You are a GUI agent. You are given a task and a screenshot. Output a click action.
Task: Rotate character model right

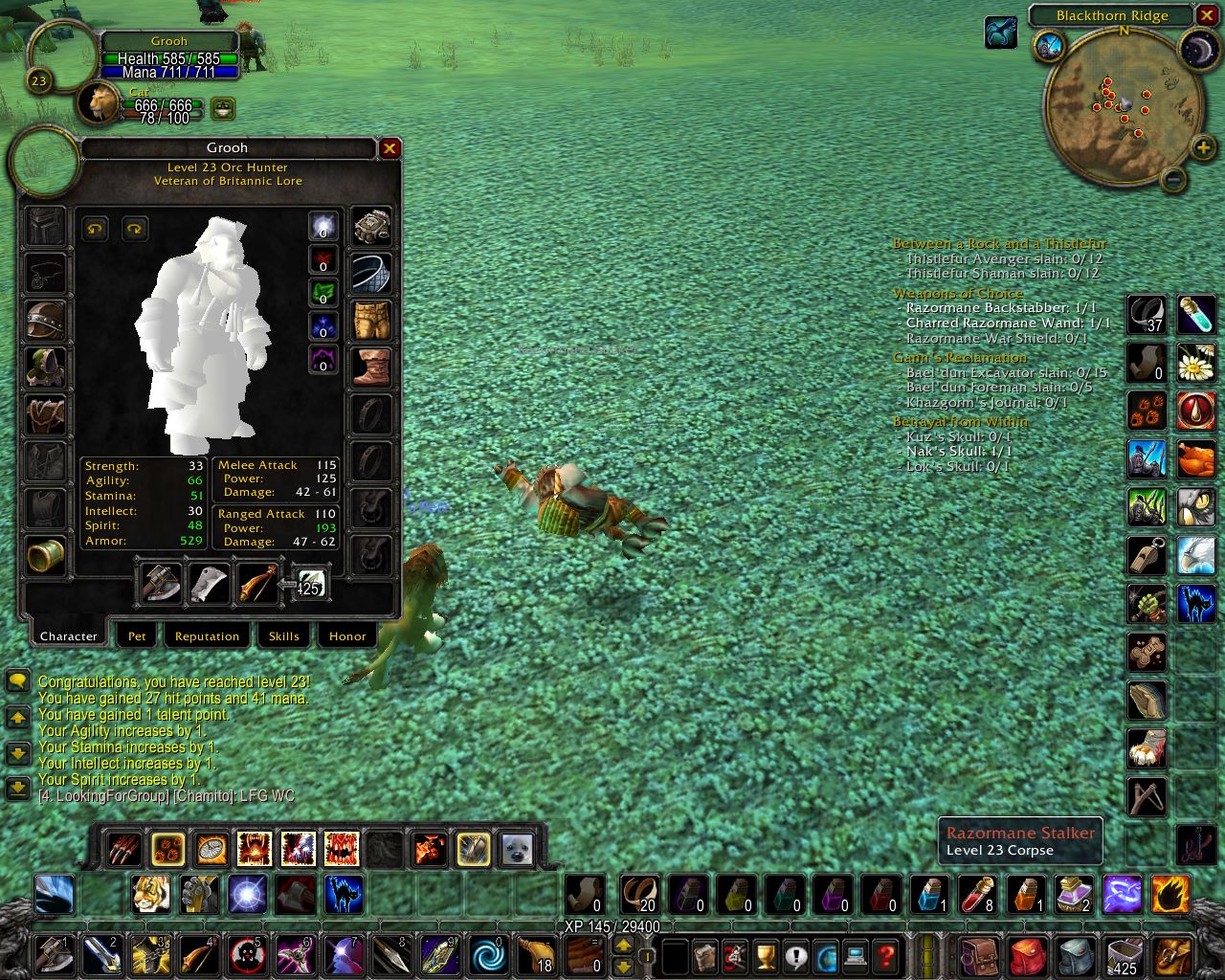point(135,229)
